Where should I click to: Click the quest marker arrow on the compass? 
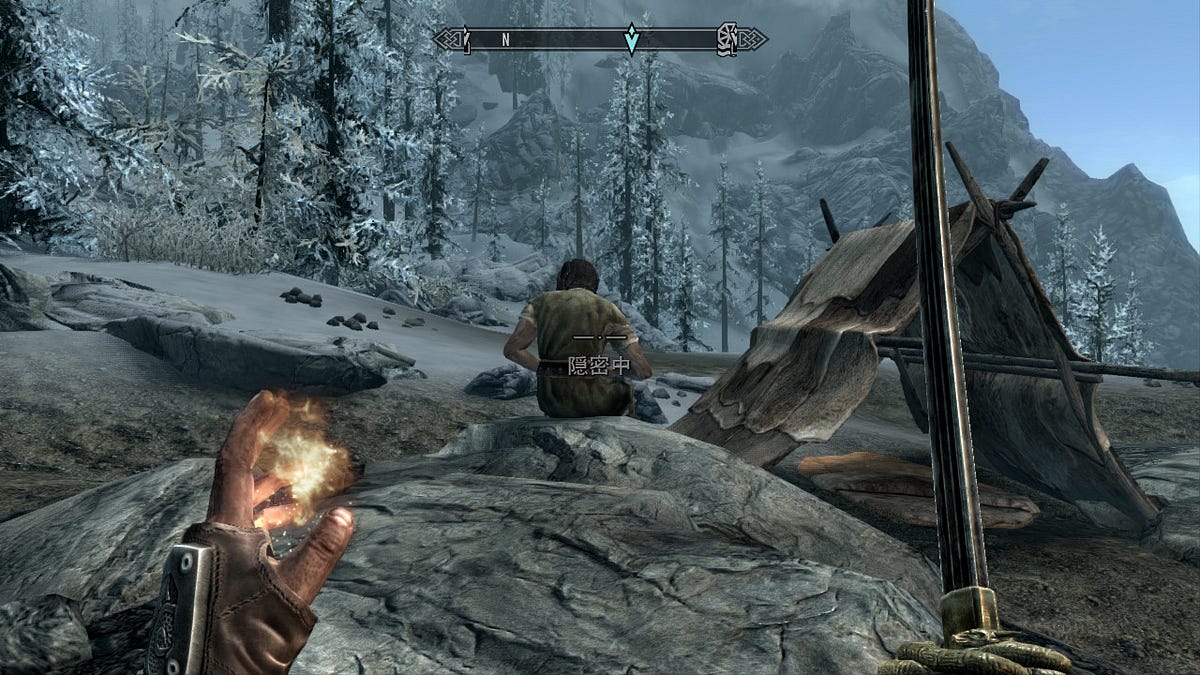(631, 39)
